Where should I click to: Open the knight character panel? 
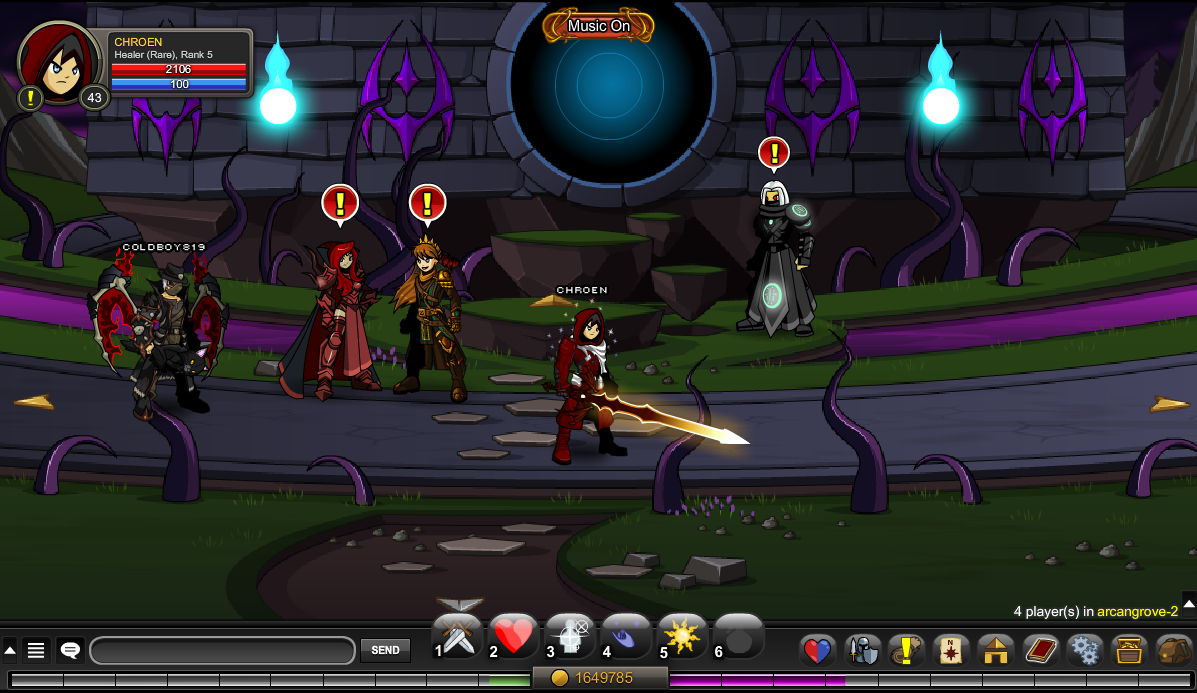coord(862,651)
